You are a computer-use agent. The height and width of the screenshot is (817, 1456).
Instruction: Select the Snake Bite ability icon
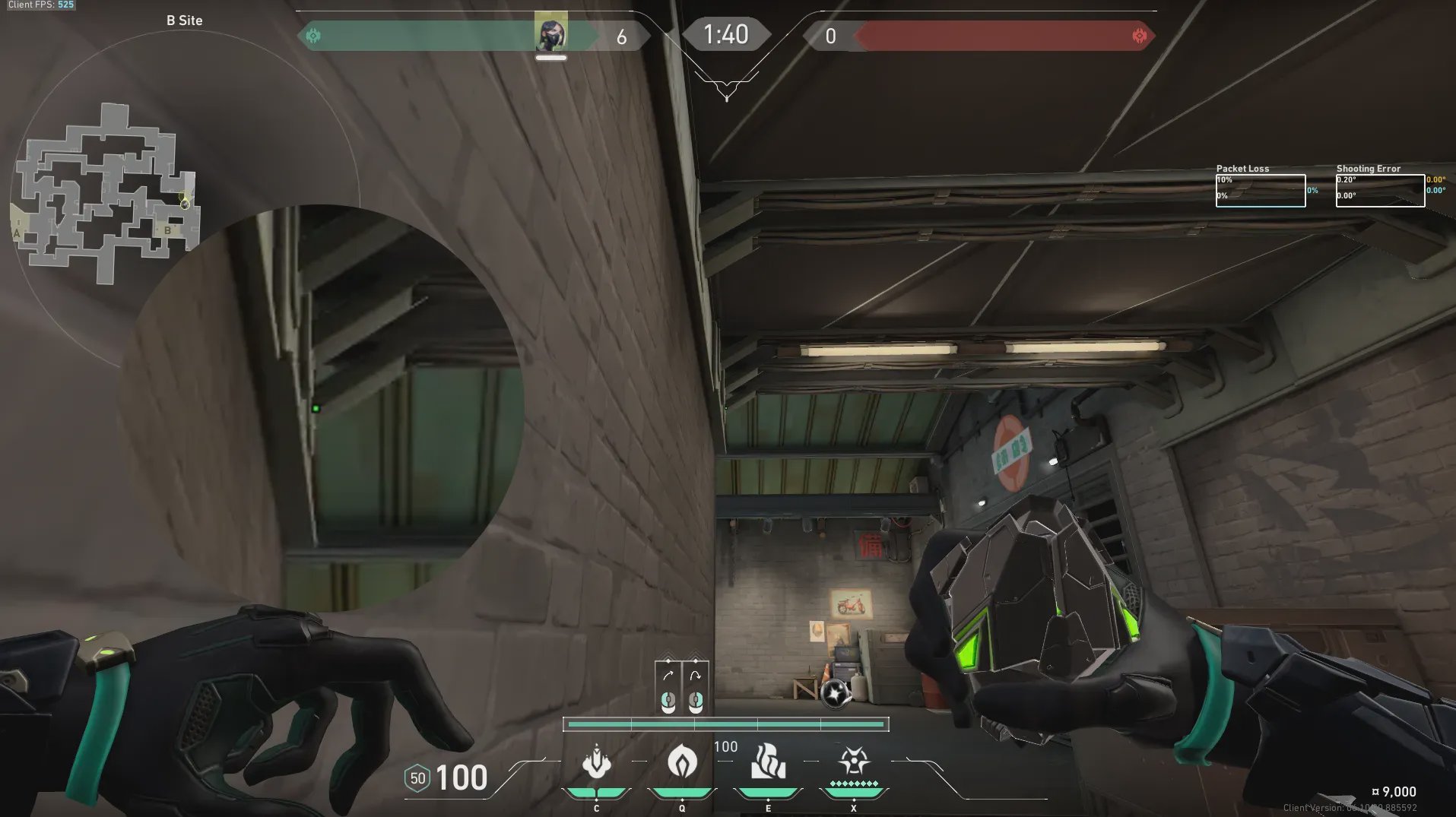click(597, 762)
